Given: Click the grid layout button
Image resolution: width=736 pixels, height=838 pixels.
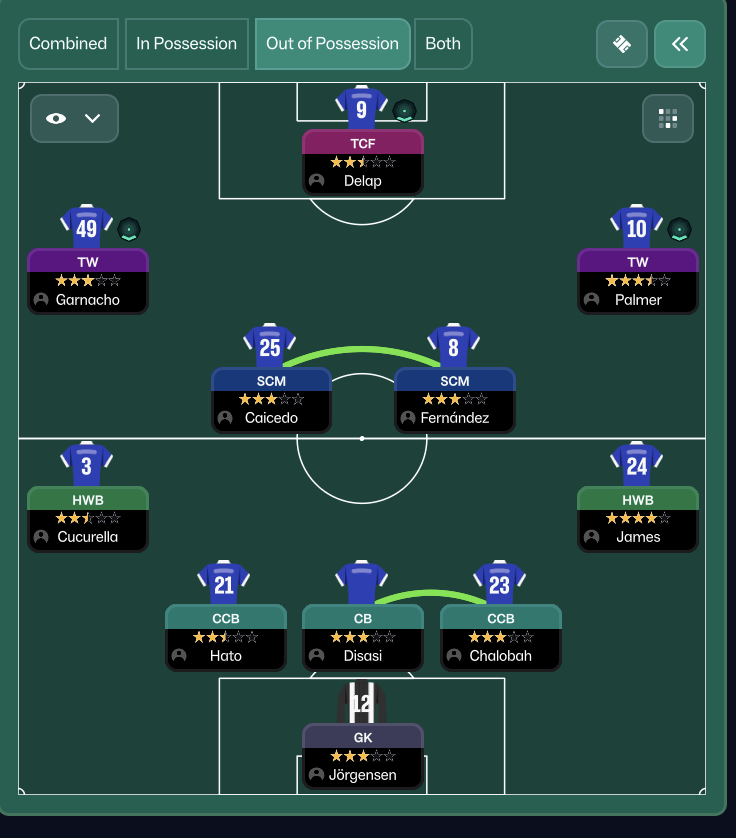Looking at the screenshot, I should point(668,118).
